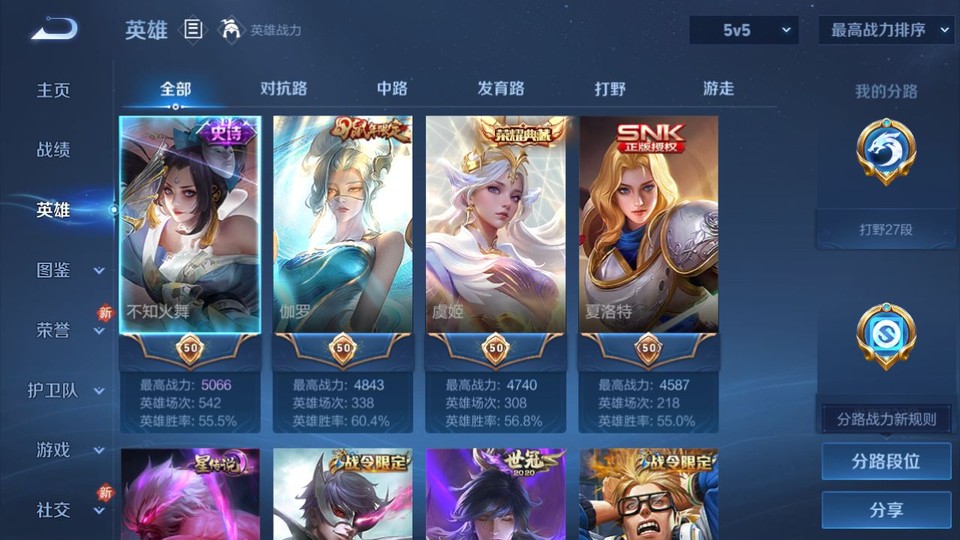Switch to the 对抗路 lane tab
The height and width of the screenshot is (540, 960).
tap(283, 89)
